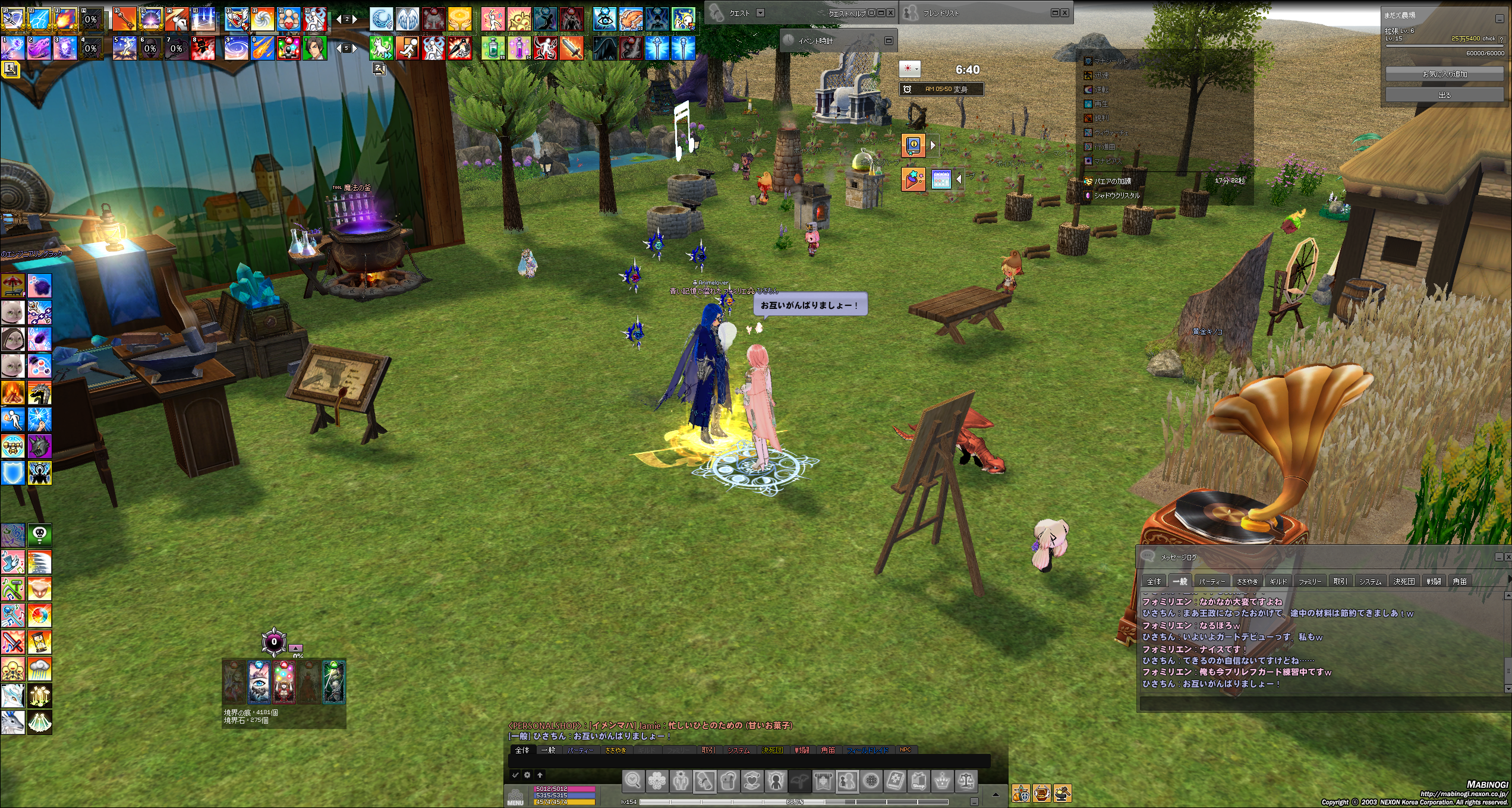This screenshot has width=1512, height=808.
Task: Open the orange guide book icon
Action: pyautogui.click(x=913, y=145)
